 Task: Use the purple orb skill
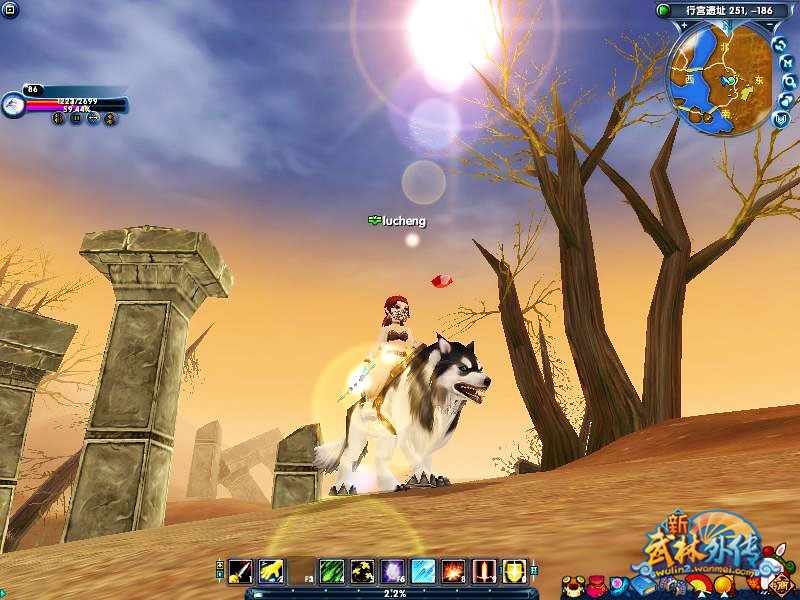[393, 571]
